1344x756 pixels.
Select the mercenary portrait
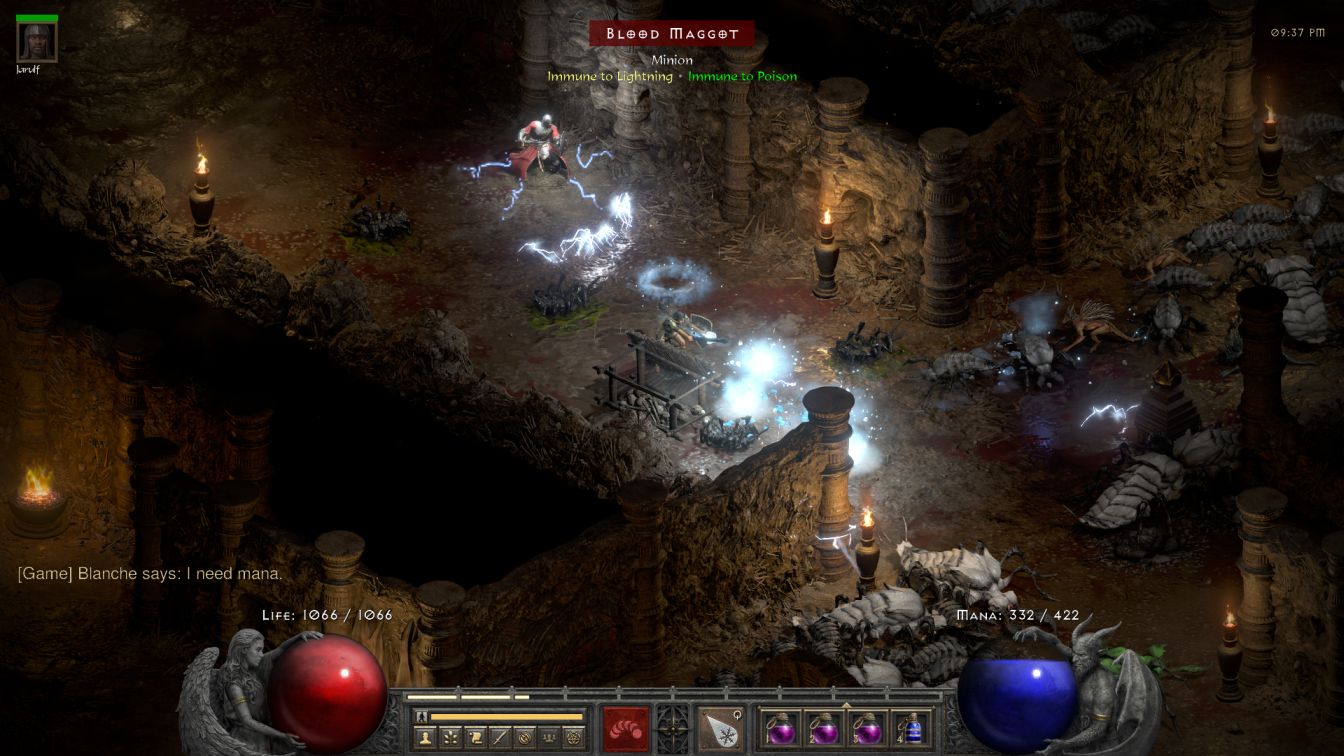[x=37, y=41]
